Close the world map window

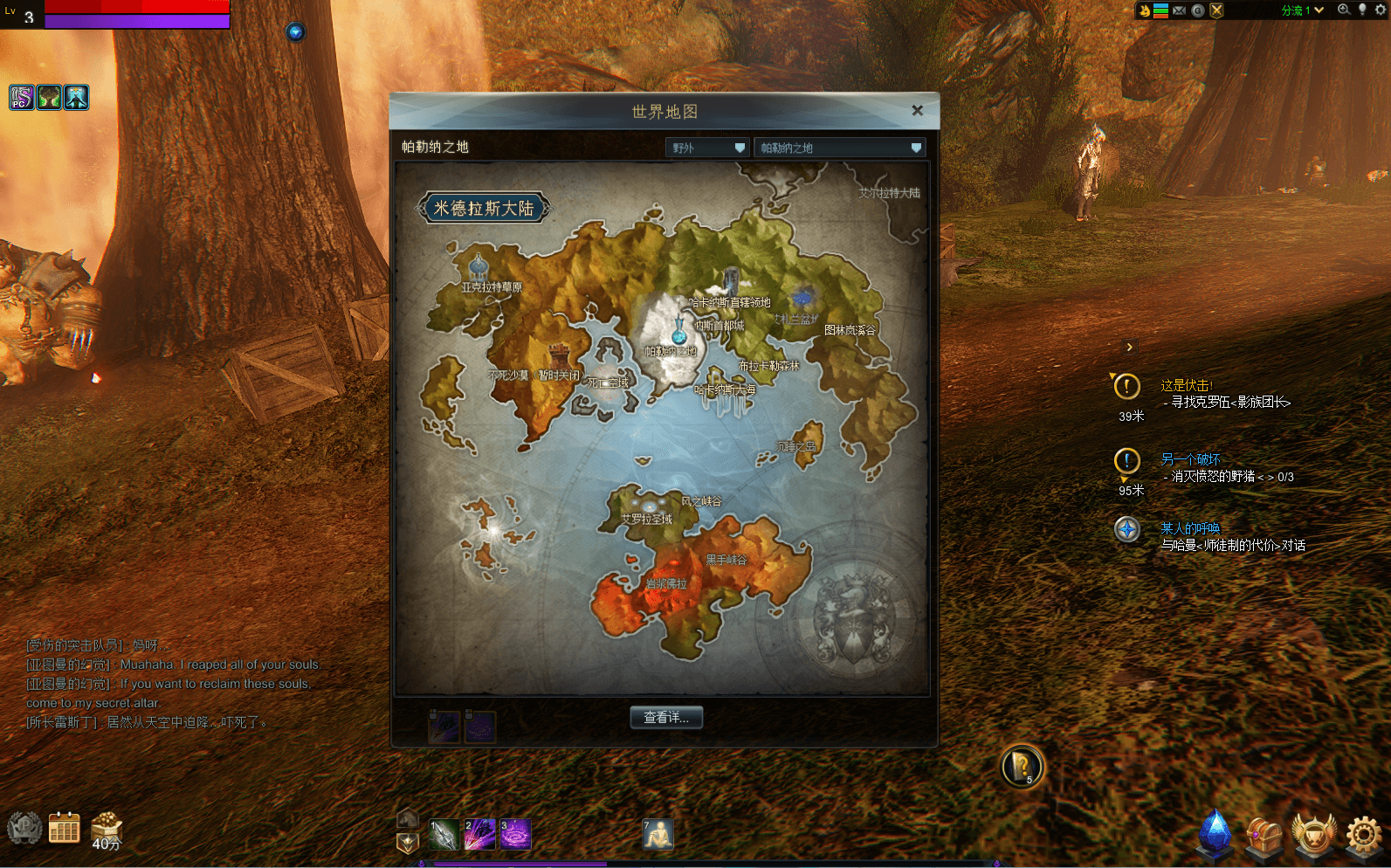point(917,111)
